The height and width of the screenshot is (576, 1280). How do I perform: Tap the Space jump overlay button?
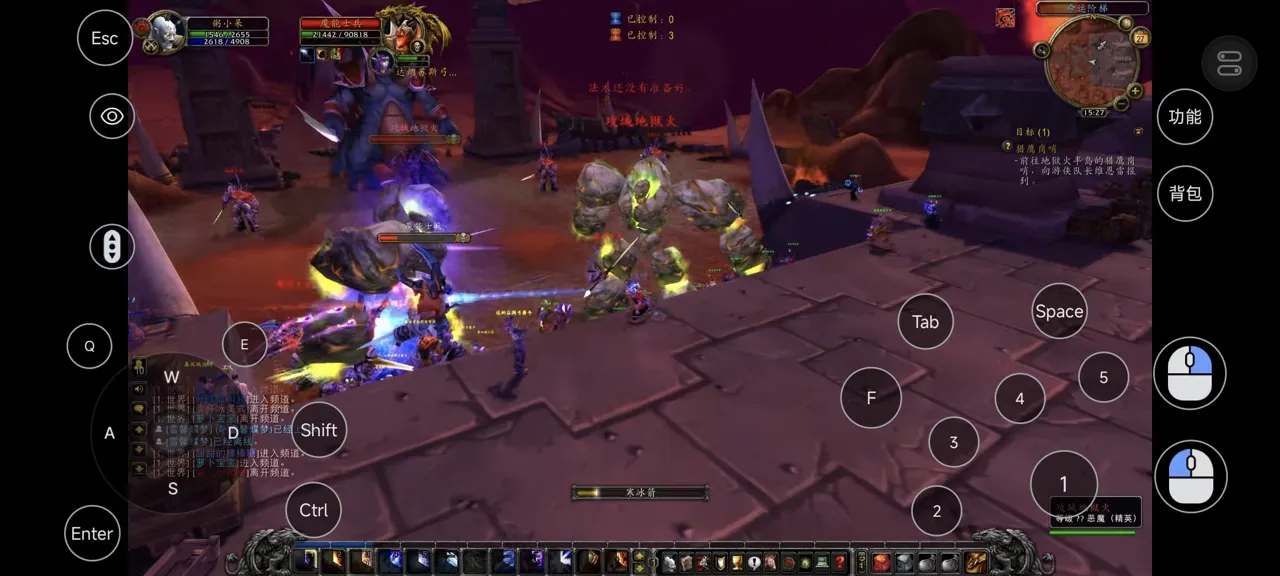click(1059, 311)
